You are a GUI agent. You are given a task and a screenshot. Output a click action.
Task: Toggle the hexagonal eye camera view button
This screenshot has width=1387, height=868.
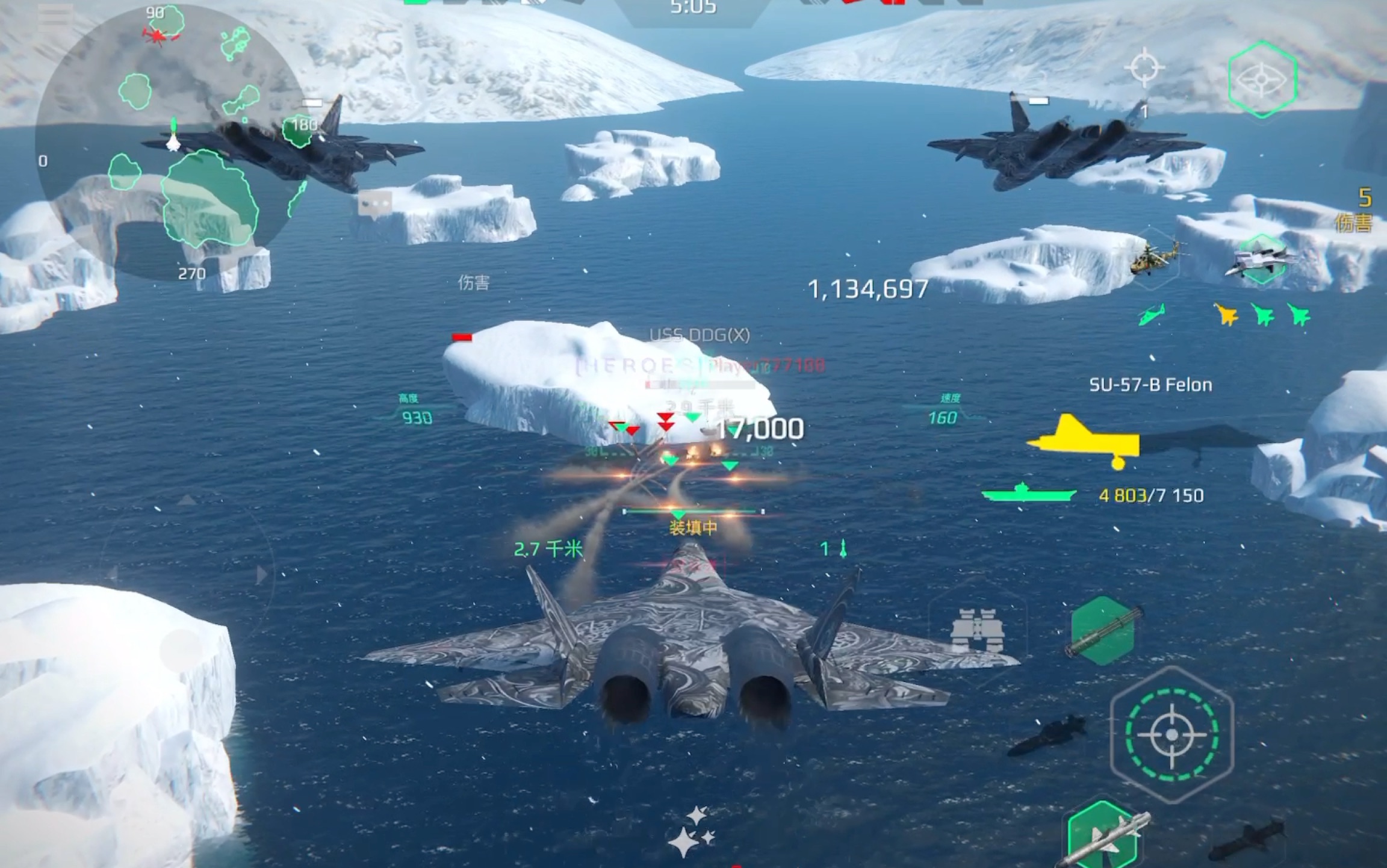tap(1262, 79)
